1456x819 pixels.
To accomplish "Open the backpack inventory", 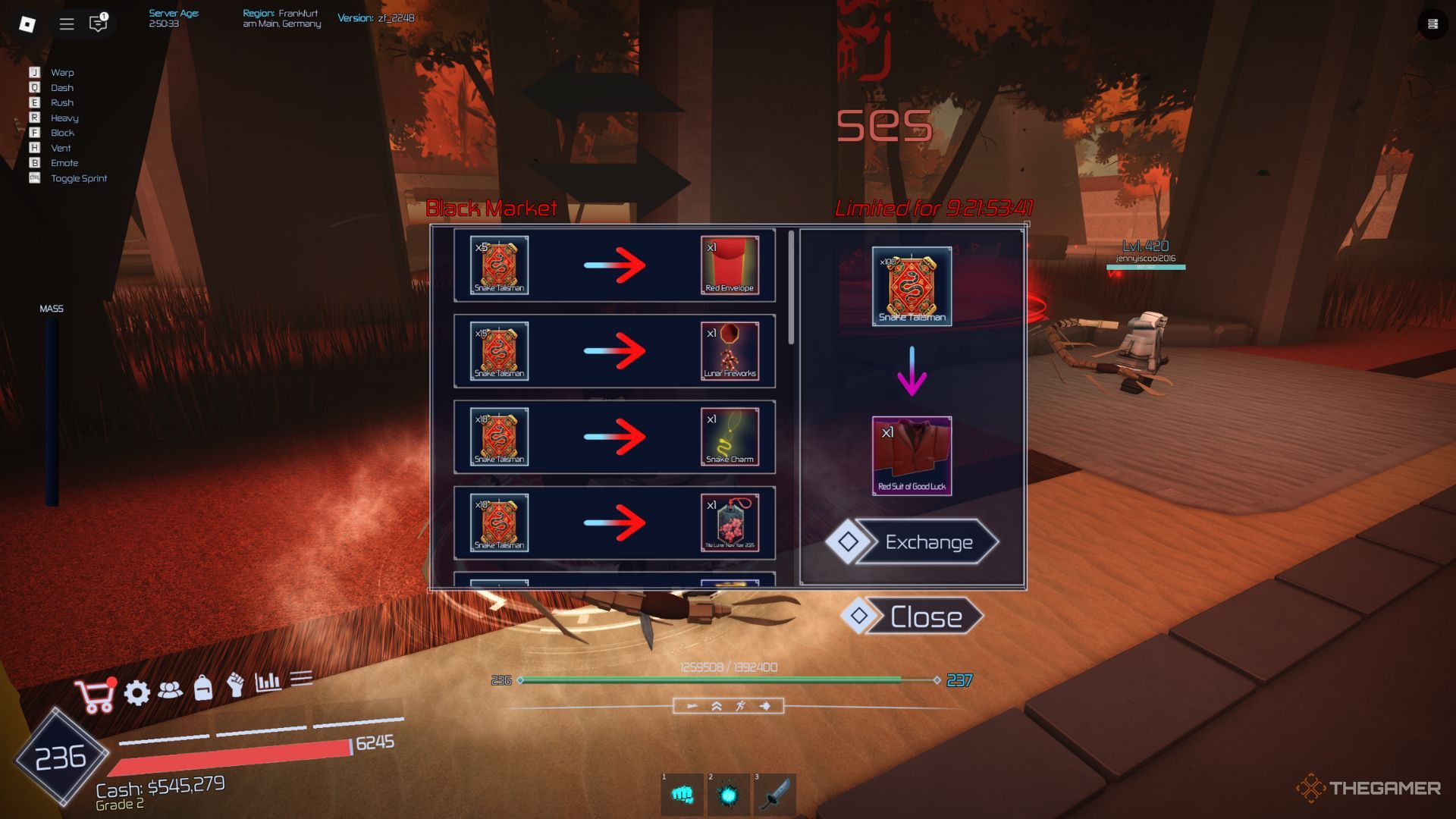I will point(202,687).
